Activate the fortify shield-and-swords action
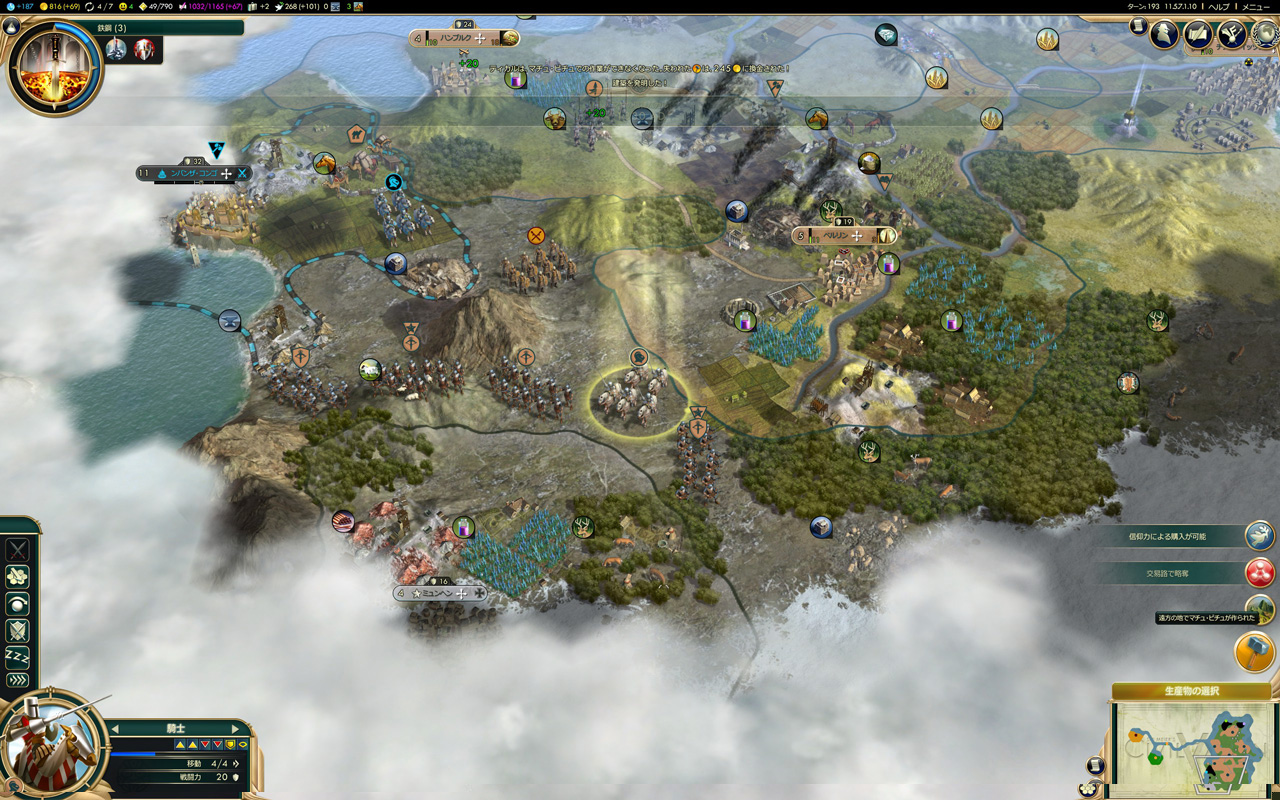Screen dimensions: 1280x800 (17, 630)
